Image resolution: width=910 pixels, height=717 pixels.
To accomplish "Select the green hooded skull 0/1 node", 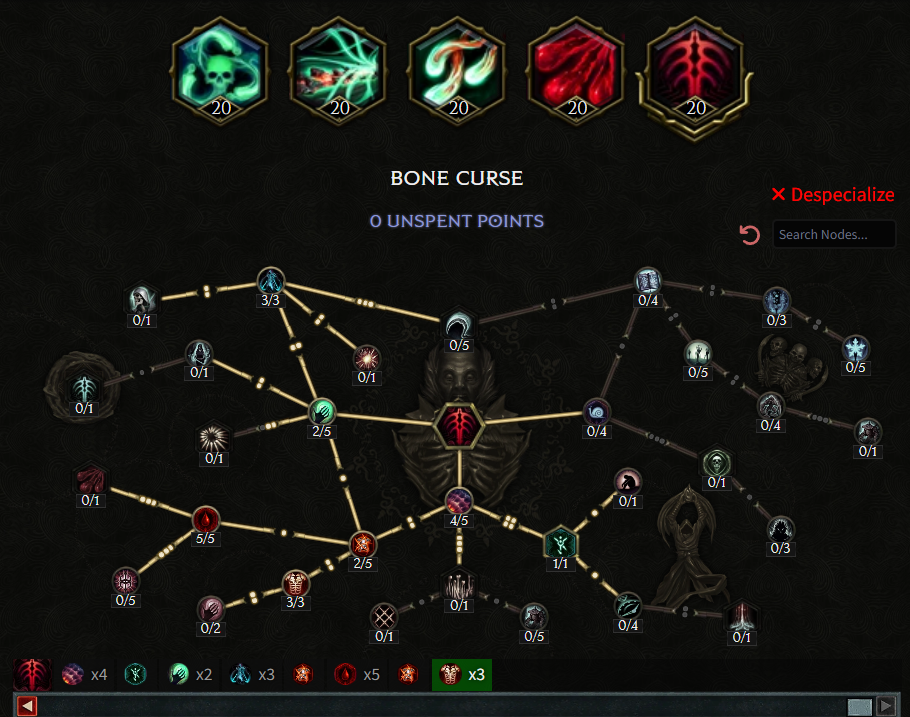I will pos(716,462).
